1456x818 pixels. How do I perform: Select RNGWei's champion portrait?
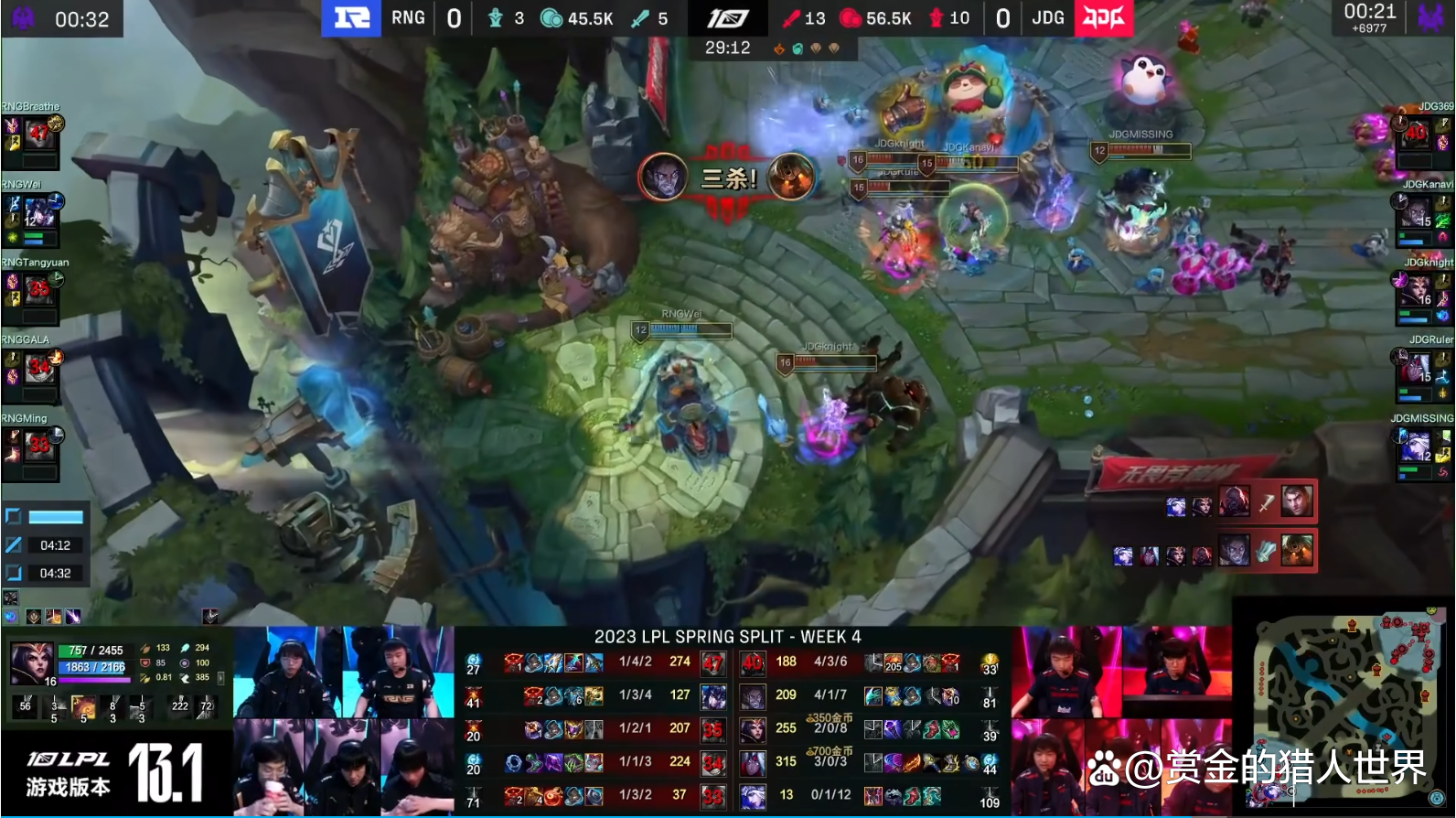(38, 212)
